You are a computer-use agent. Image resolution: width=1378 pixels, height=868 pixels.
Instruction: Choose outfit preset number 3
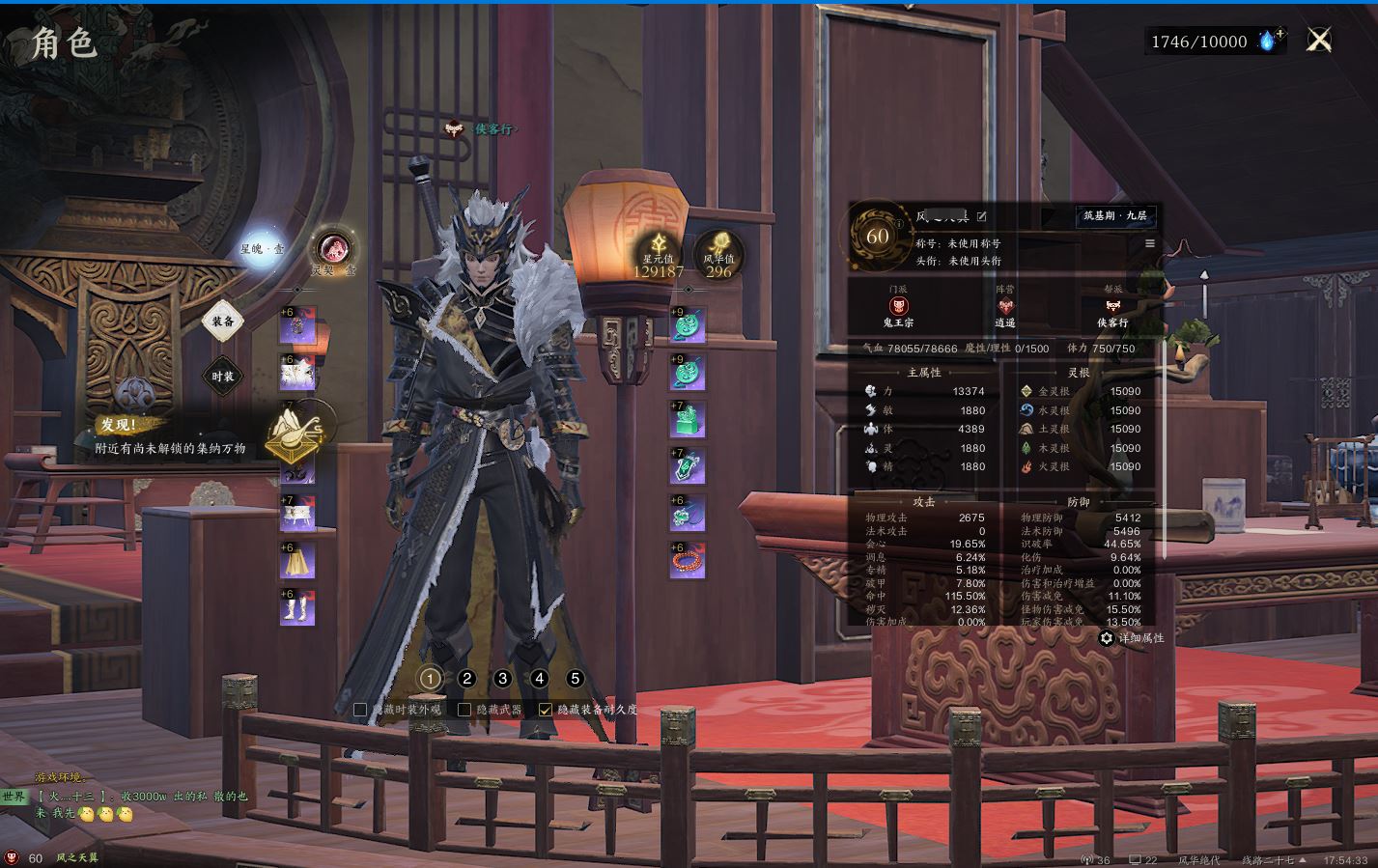click(502, 679)
